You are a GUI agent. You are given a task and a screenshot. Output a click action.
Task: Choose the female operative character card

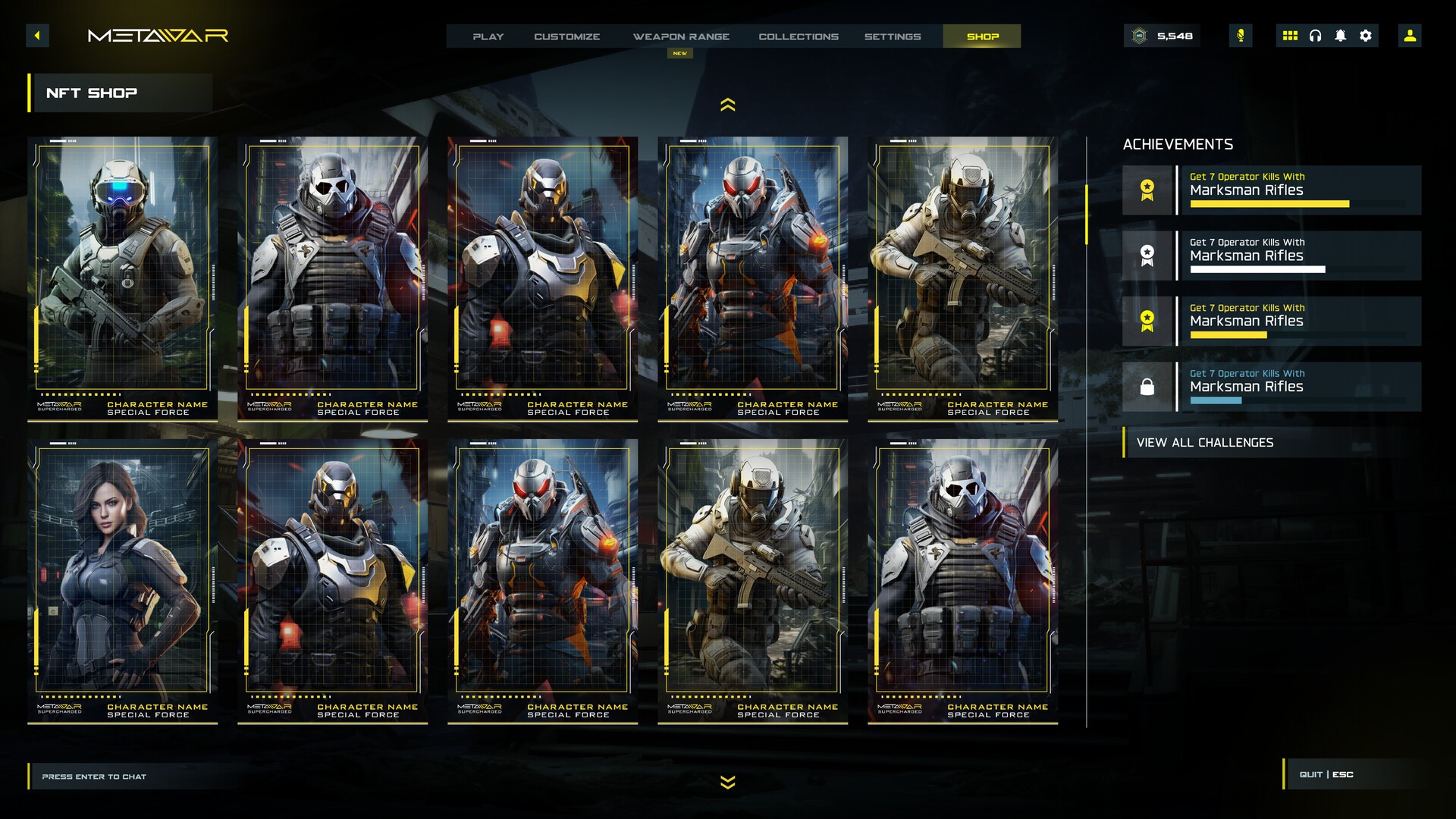[x=123, y=580]
